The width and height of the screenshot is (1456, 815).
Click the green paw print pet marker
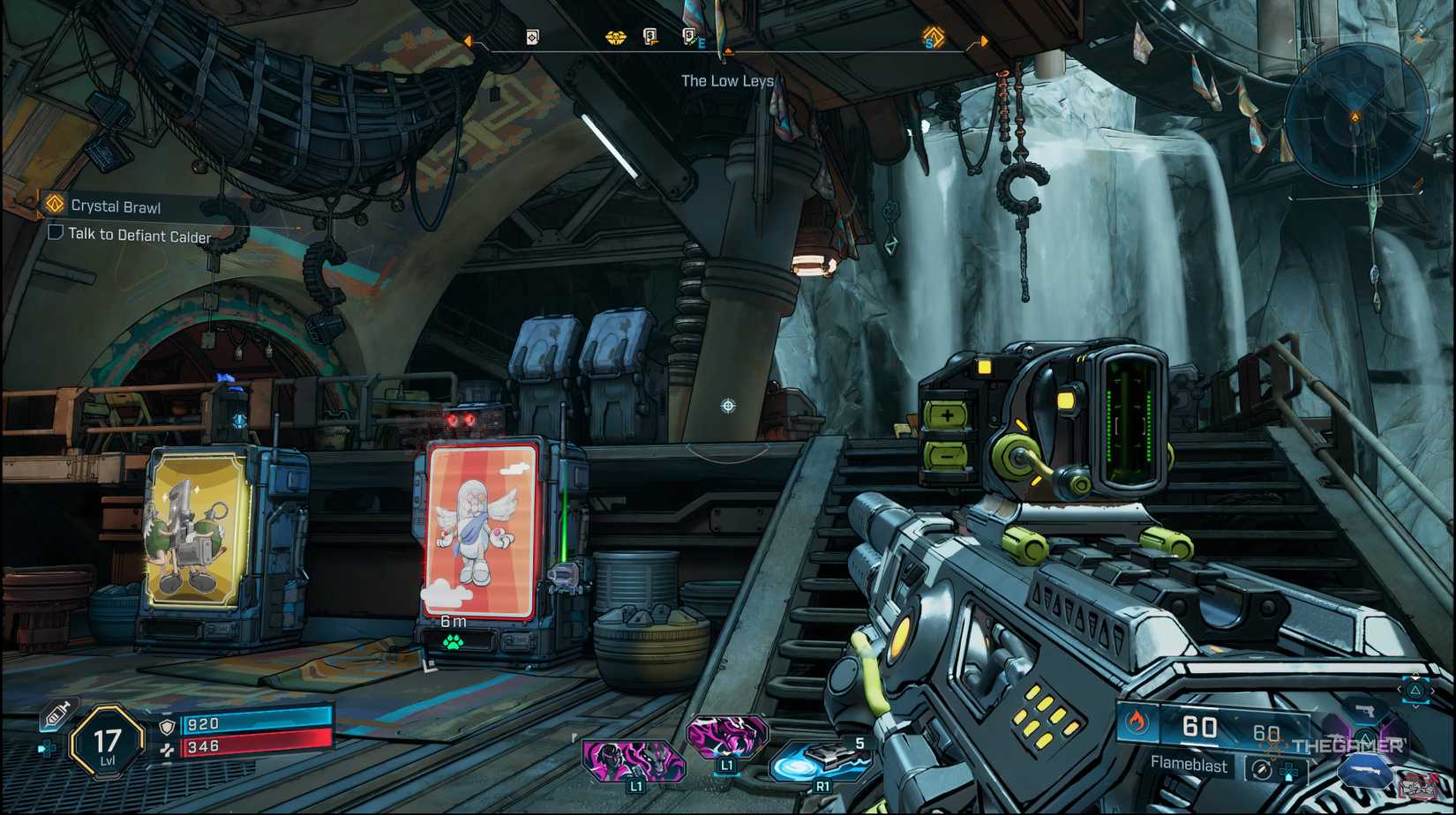454,642
